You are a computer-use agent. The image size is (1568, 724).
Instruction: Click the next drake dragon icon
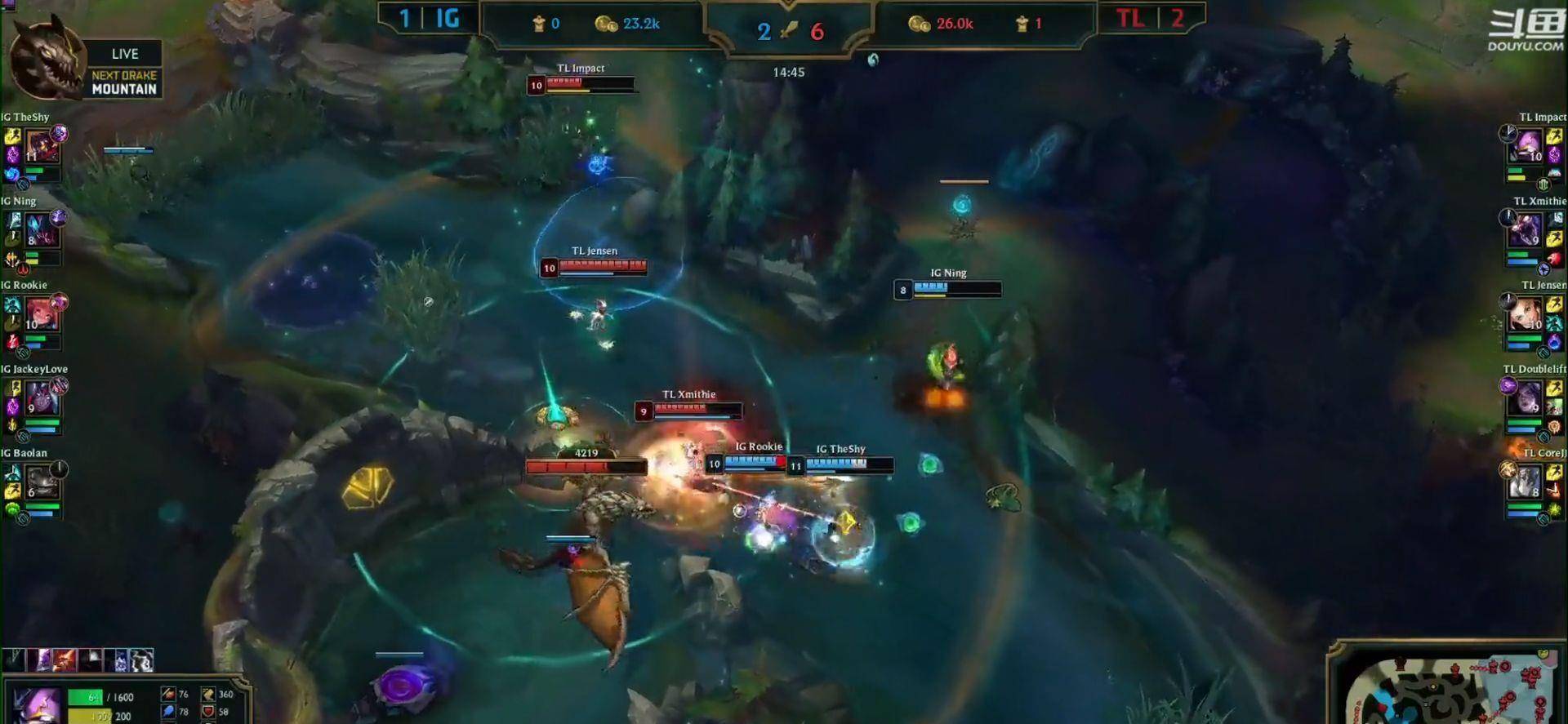[x=45, y=59]
